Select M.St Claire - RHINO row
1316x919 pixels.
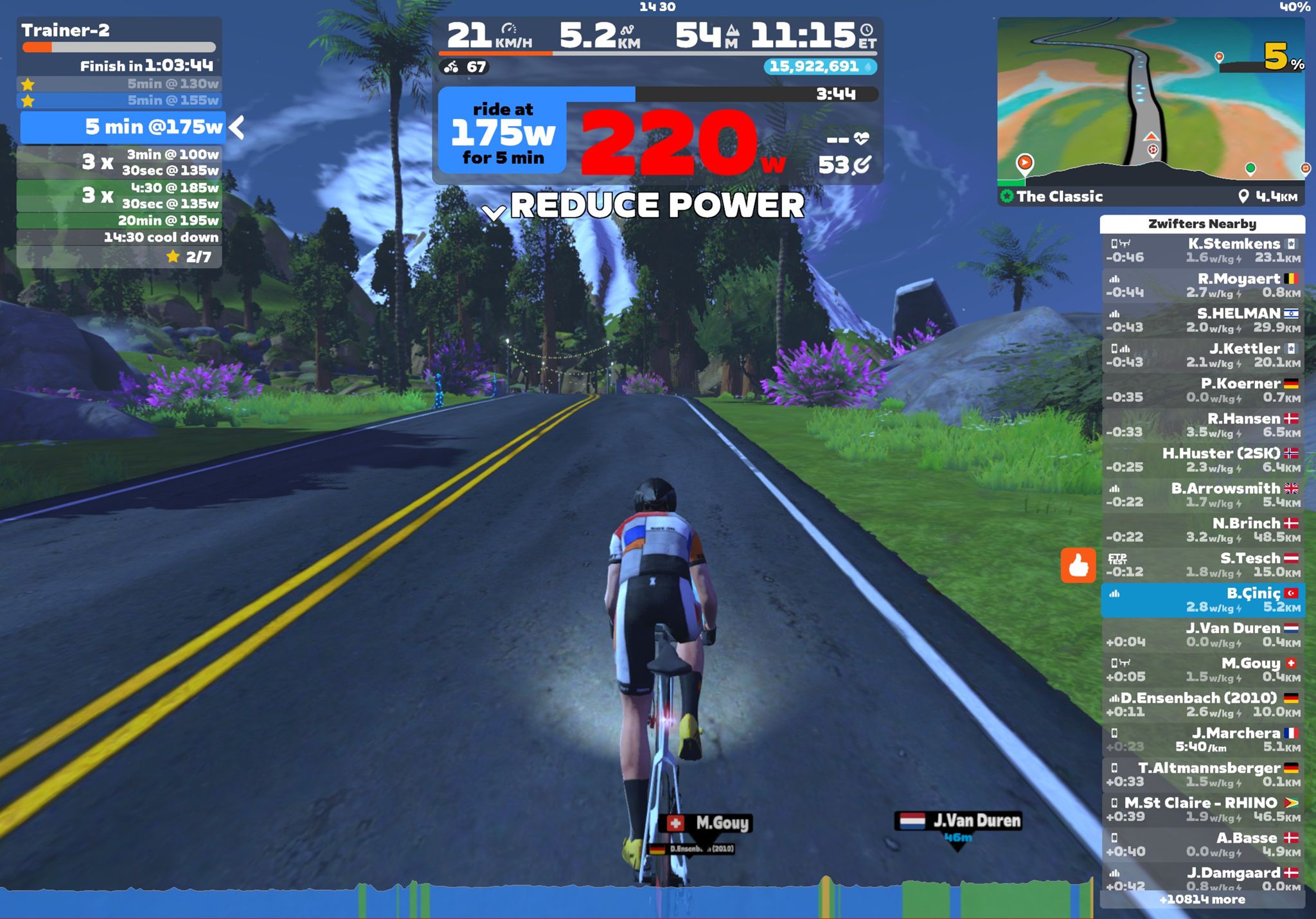tap(1202, 809)
